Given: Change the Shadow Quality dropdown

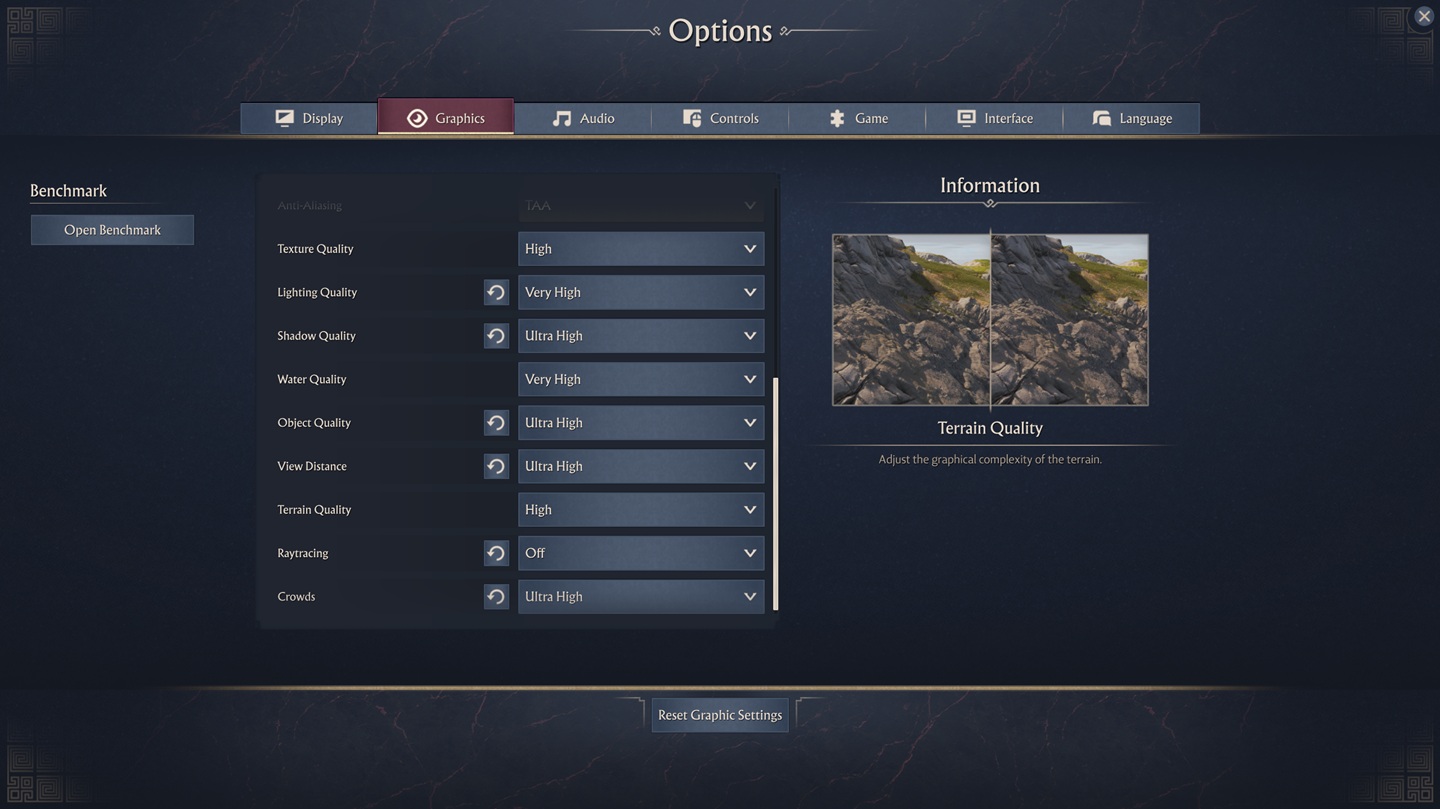Looking at the screenshot, I should pyautogui.click(x=641, y=336).
